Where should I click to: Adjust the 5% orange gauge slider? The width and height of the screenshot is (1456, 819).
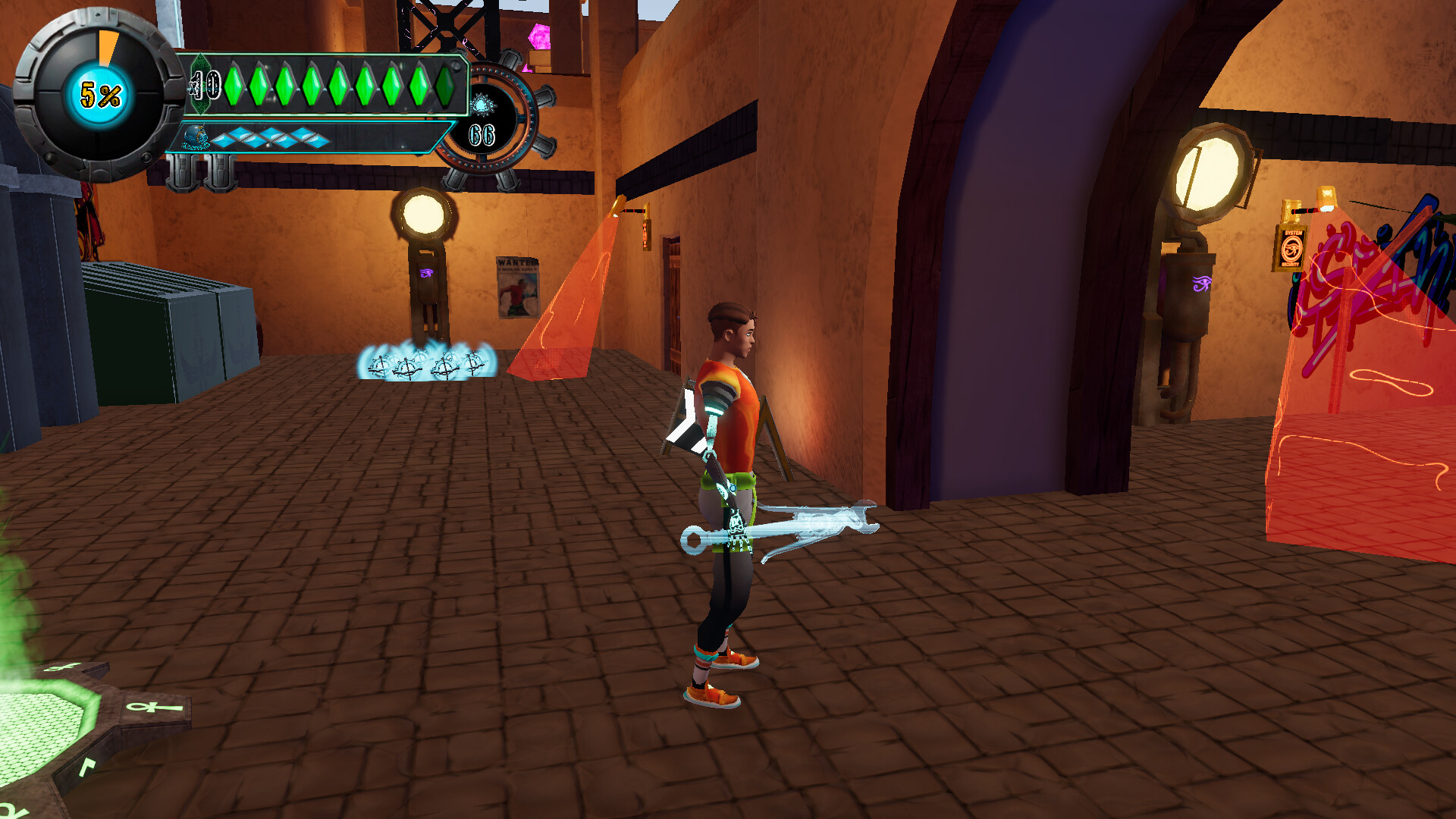pyautogui.click(x=106, y=45)
